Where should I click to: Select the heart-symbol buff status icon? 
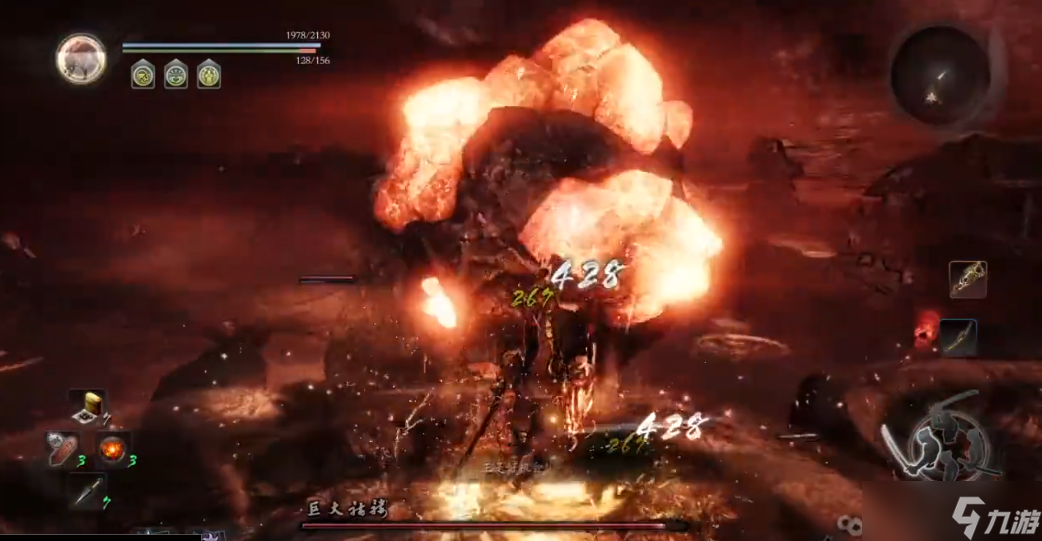(176, 73)
